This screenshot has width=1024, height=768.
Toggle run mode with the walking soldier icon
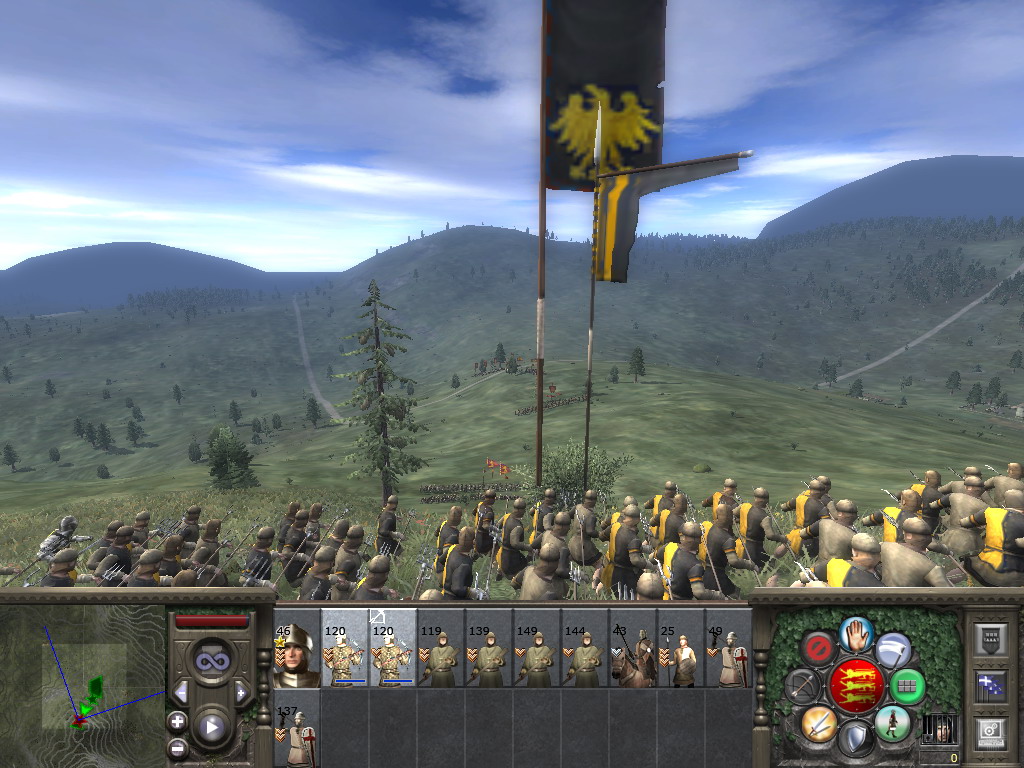[892, 723]
